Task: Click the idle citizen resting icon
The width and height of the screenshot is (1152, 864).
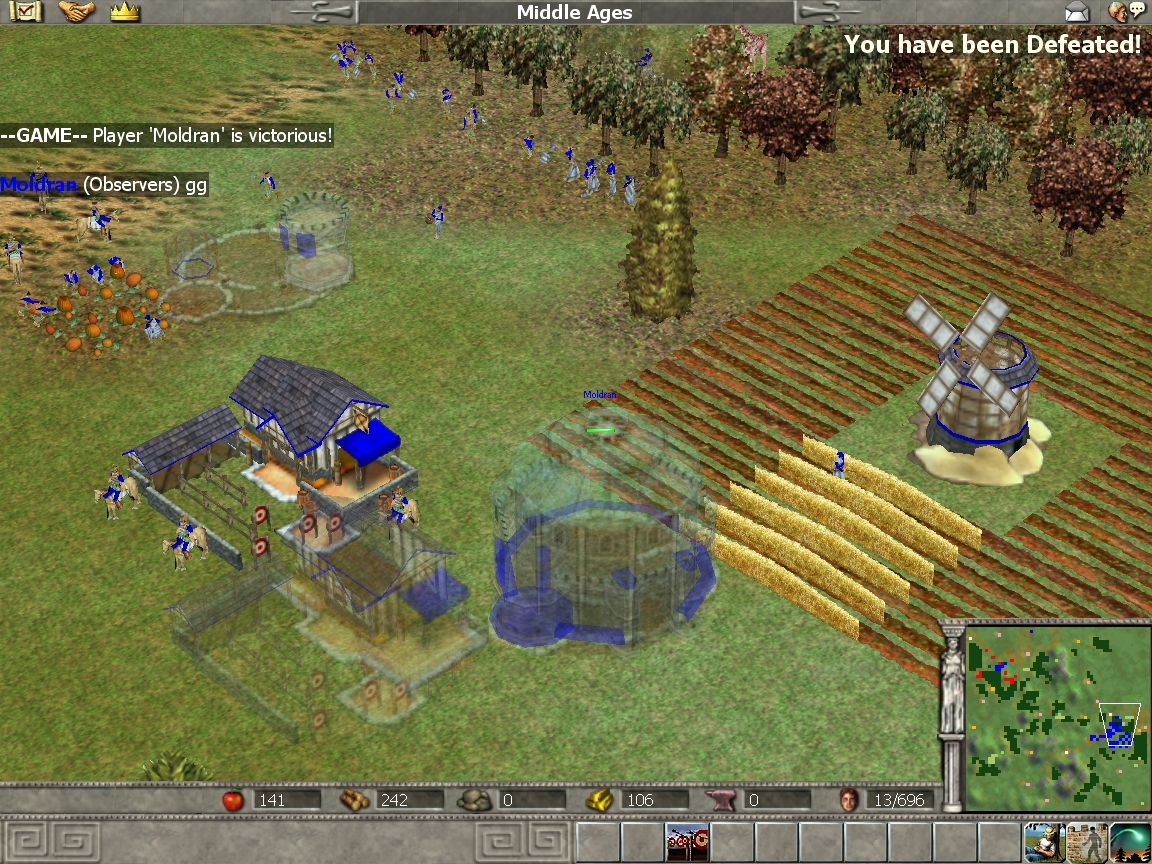Action: point(1043,842)
